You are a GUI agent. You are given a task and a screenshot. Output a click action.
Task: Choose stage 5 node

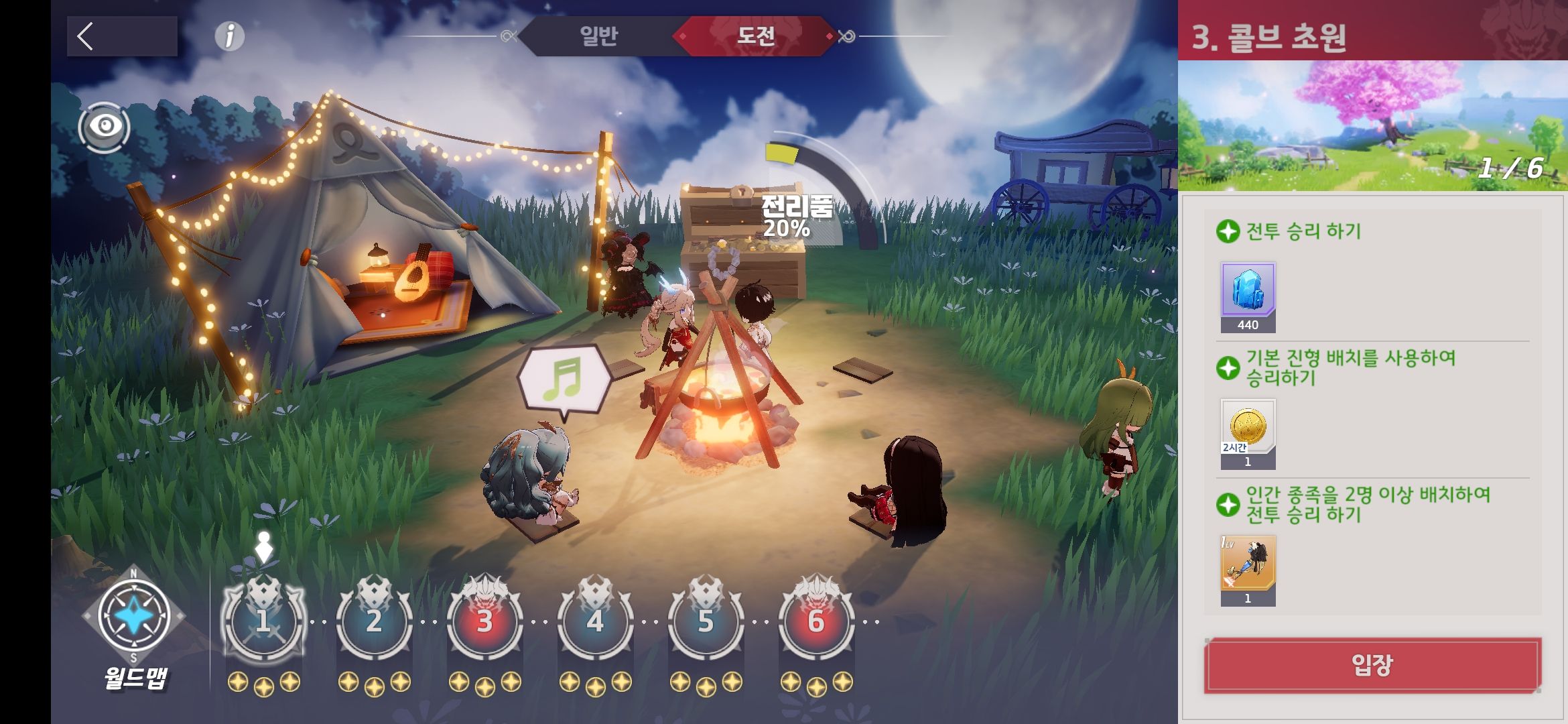tap(706, 621)
